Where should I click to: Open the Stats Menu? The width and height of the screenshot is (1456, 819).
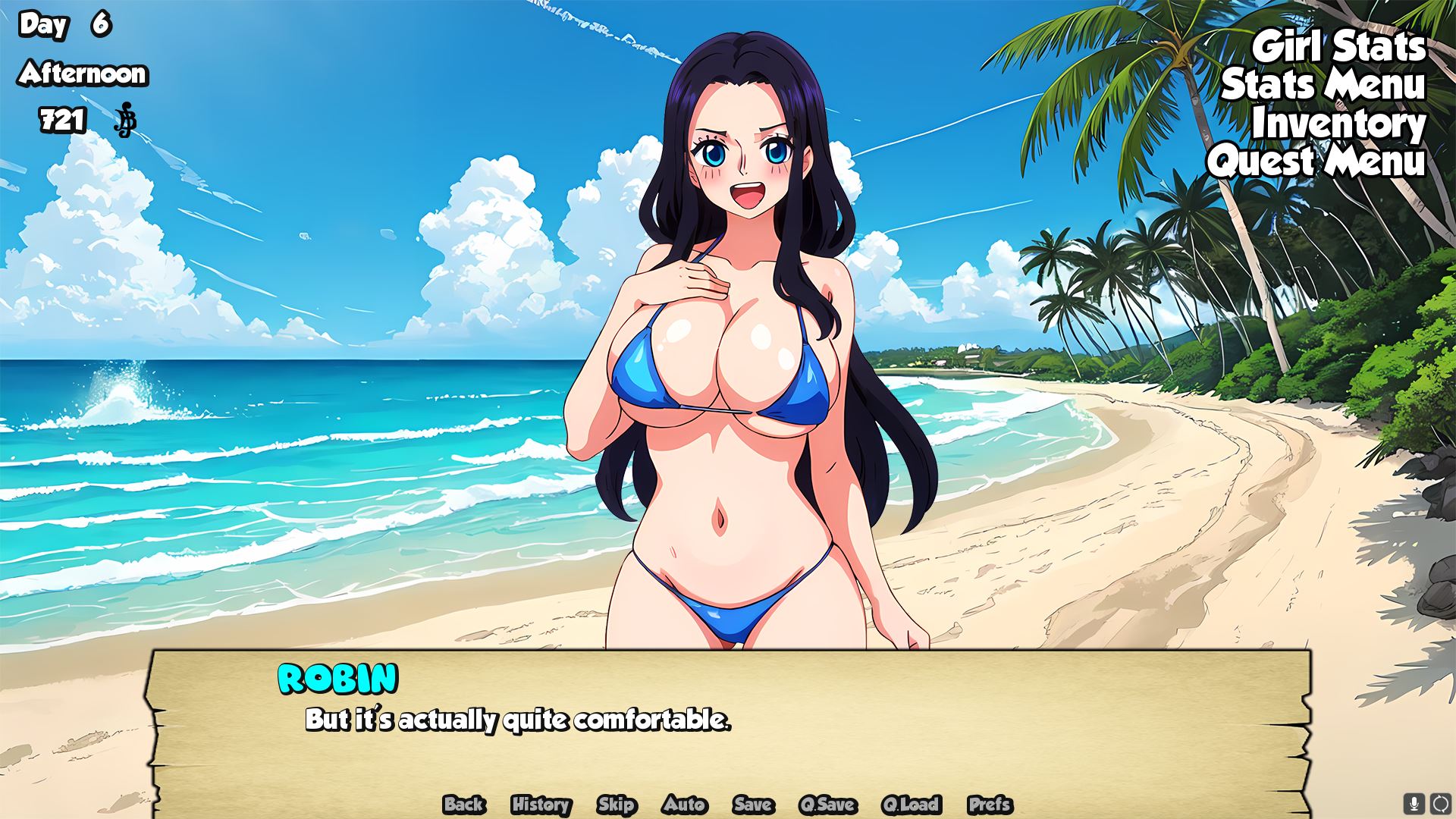[x=1323, y=85]
